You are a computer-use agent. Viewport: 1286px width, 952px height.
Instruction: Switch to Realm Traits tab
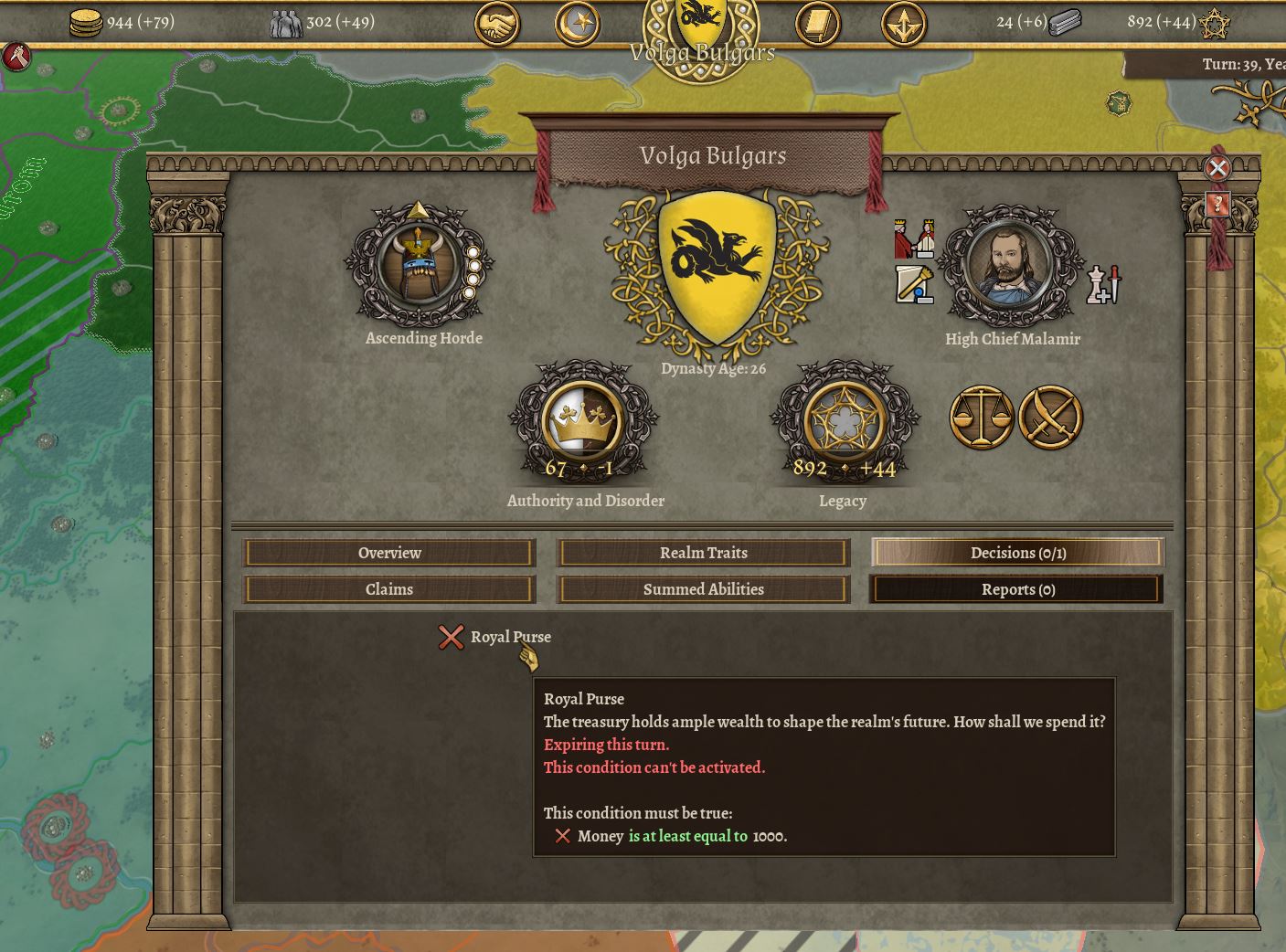[703, 553]
